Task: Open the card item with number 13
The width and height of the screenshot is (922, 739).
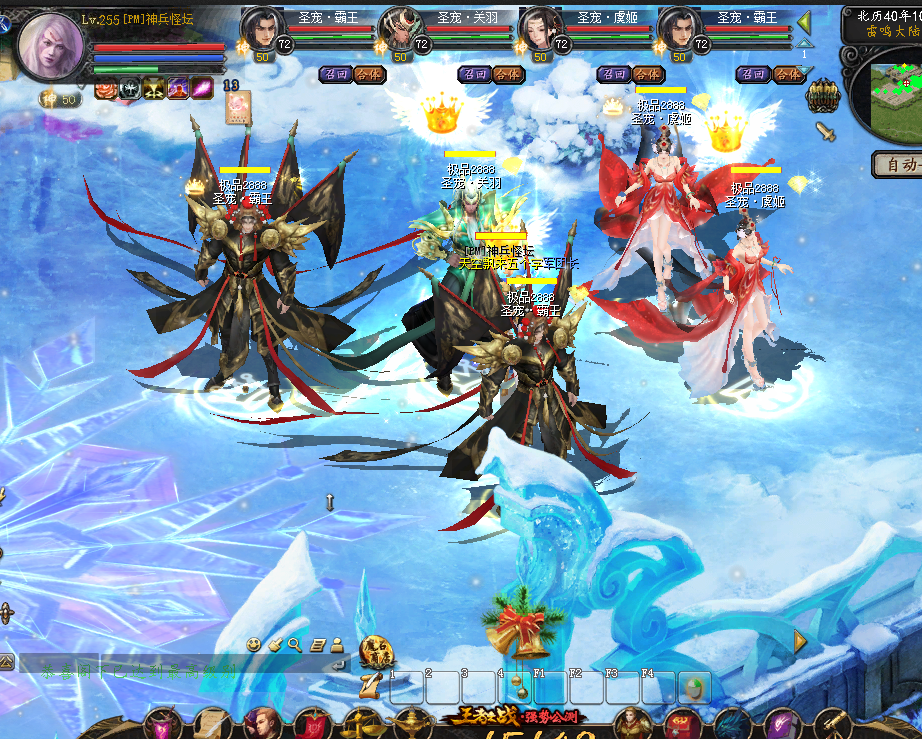Action: [x=238, y=106]
